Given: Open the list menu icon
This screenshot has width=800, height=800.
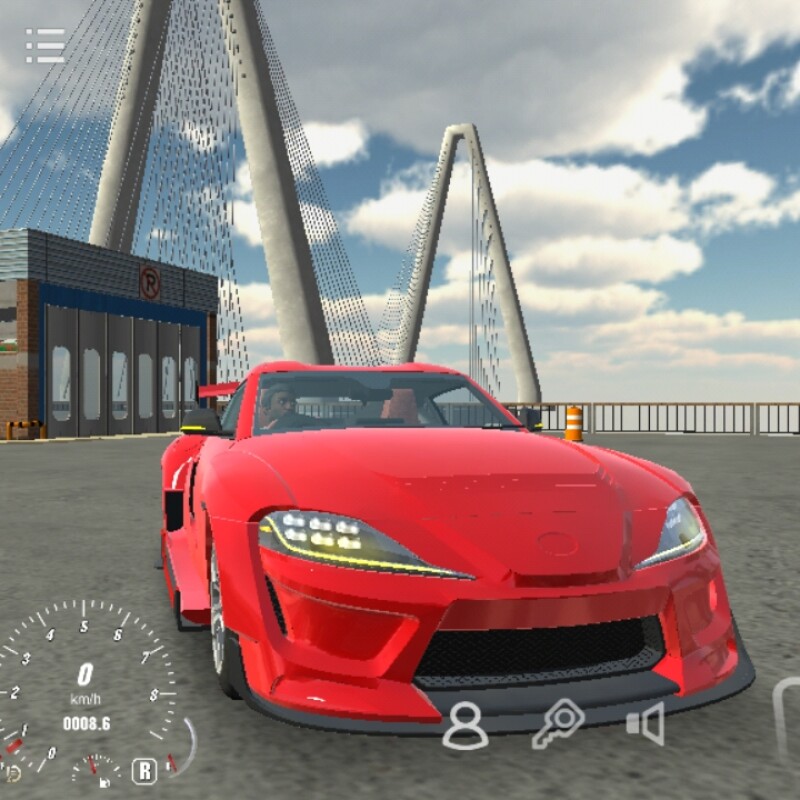Looking at the screenshot, I should tap(45, 45).
